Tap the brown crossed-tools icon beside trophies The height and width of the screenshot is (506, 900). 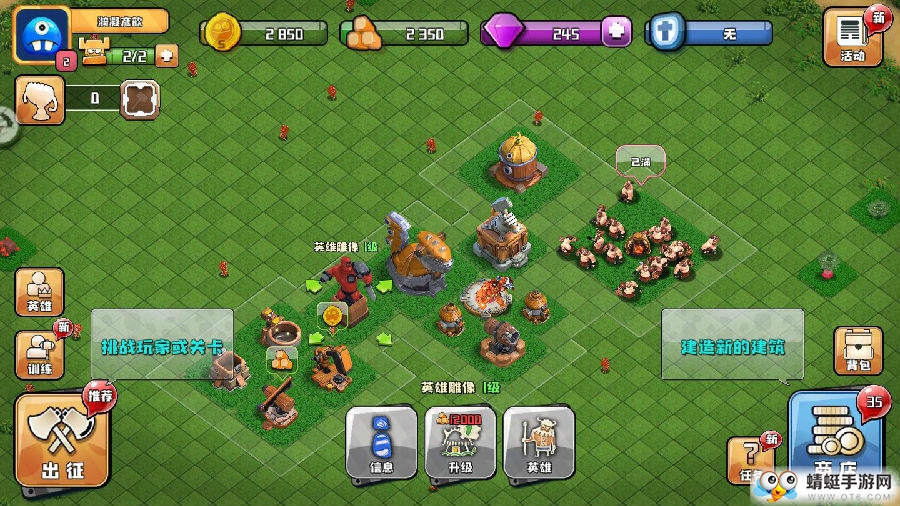(141, 98)
